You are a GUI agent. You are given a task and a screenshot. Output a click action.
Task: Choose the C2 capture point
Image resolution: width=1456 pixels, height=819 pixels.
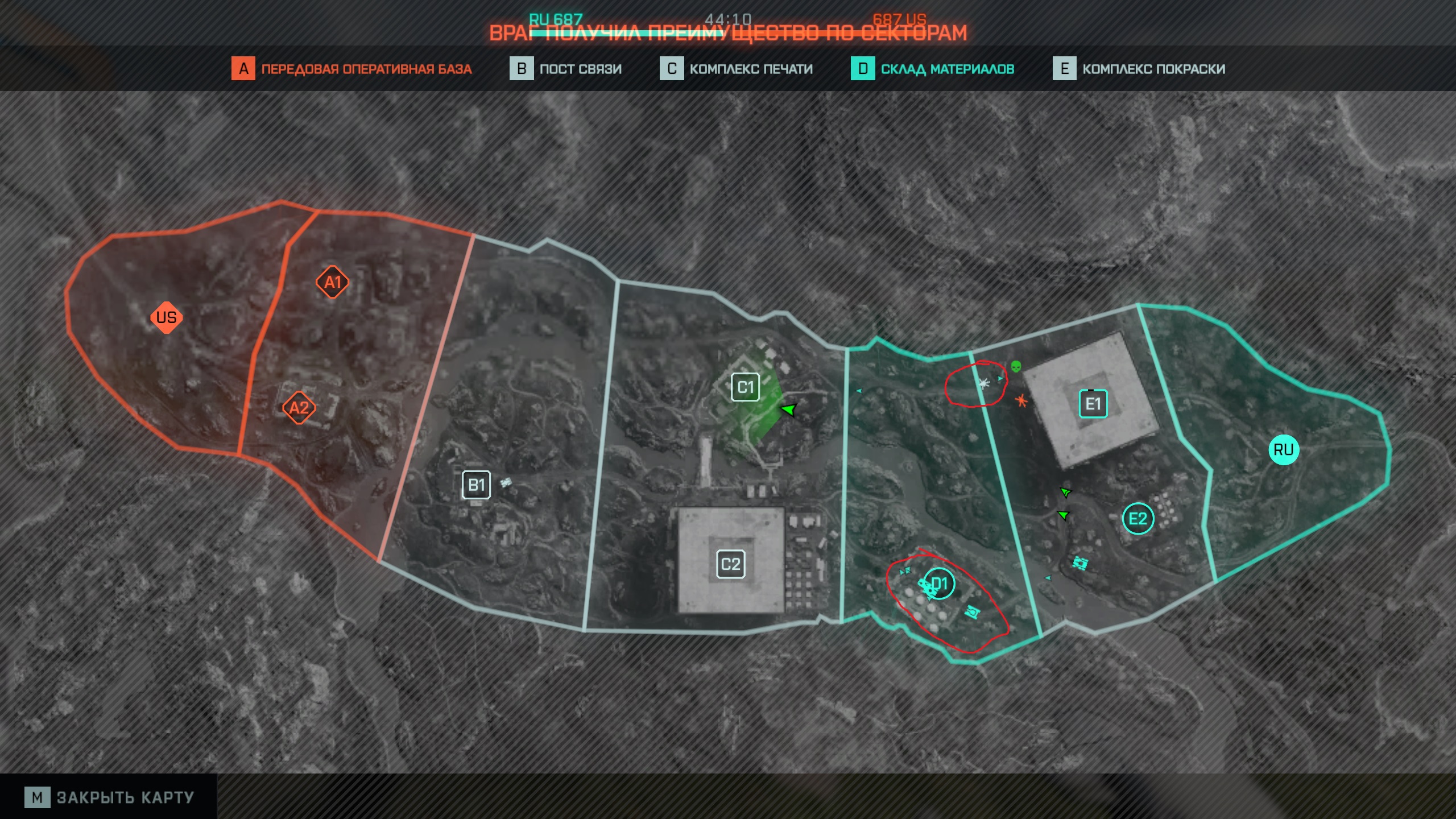pos(730,564)
